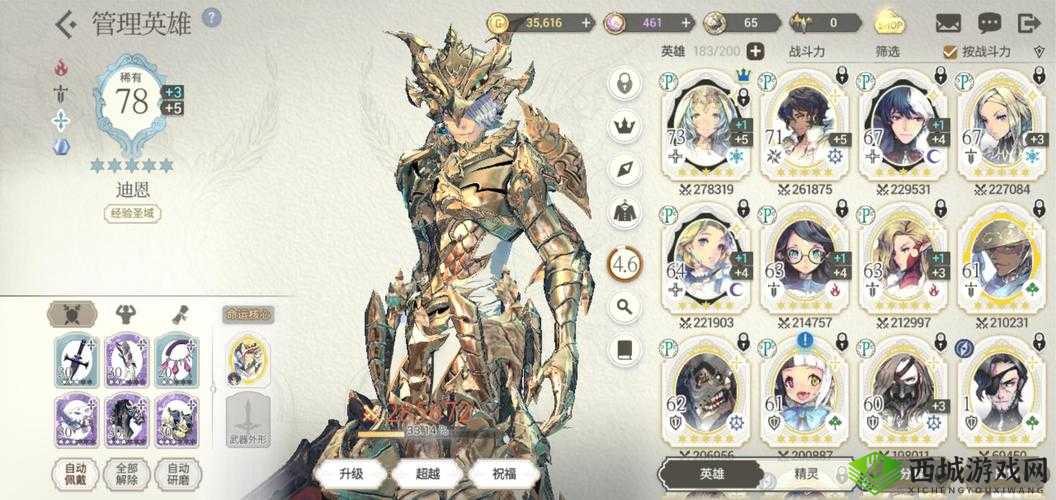1056x500 pixels.
Task: Open the costume jacket button
Action: (x=625, y=211)
